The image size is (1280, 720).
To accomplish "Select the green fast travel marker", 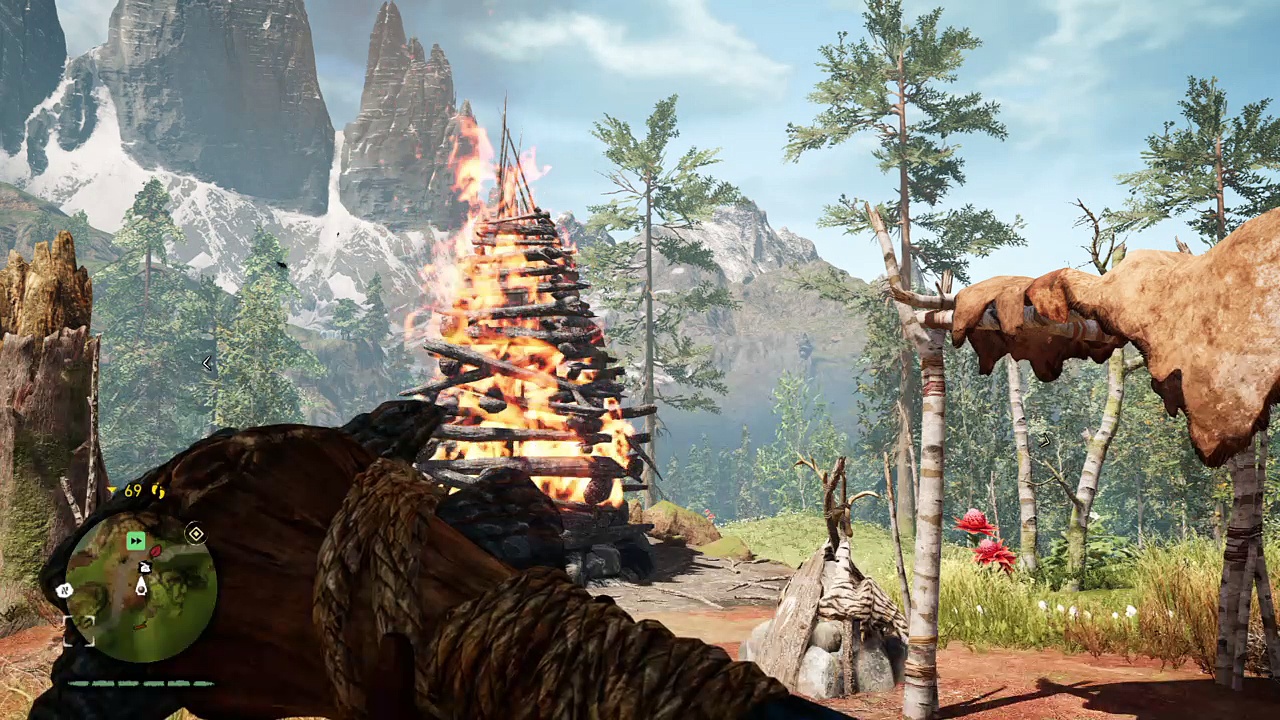I will click(x=136, y=541).
